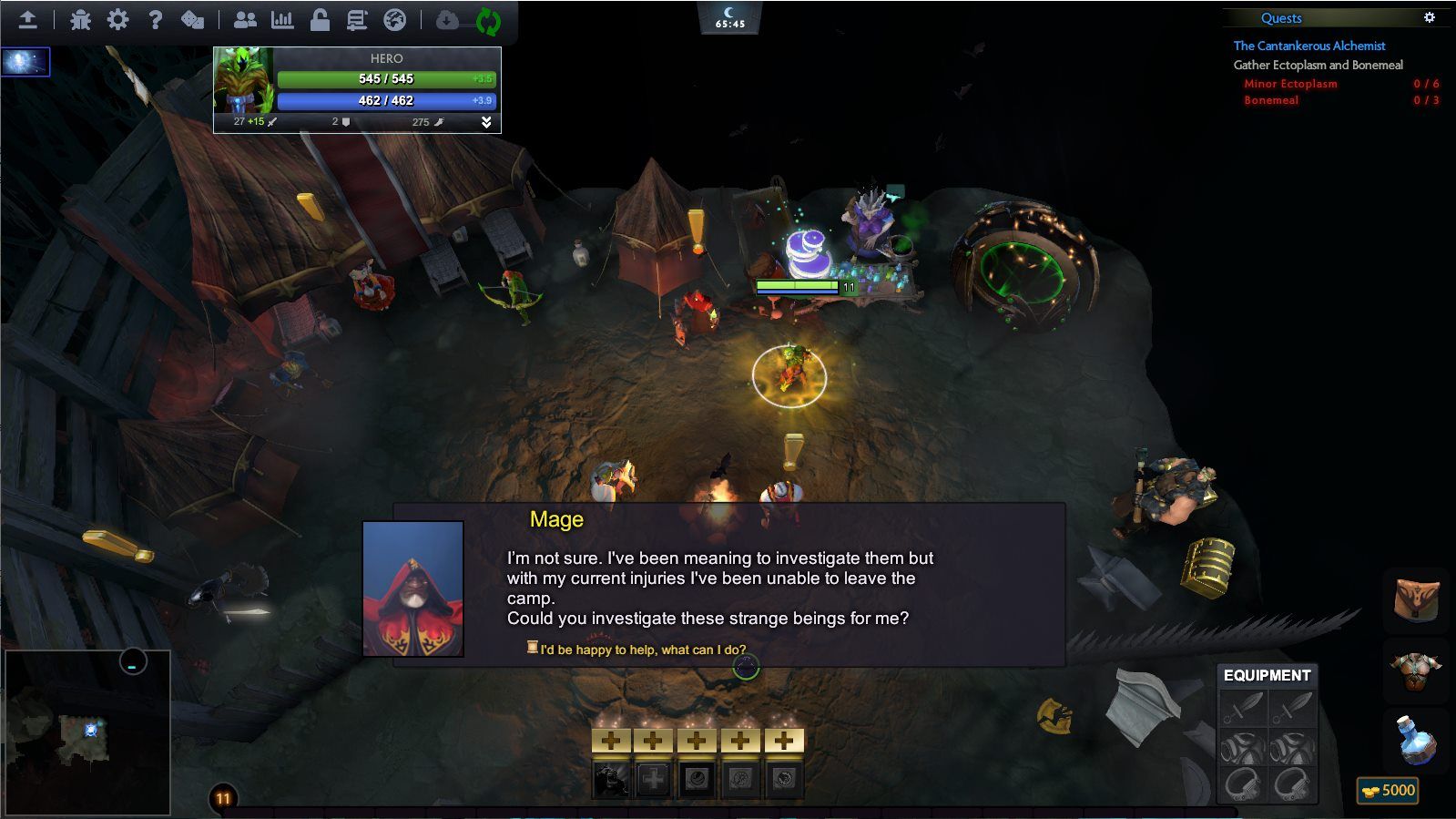The width and height of the screenshot is (1456, 819).
Task: Expand the hero stats double-chevron arrow
Action: [x=486, y=122]
